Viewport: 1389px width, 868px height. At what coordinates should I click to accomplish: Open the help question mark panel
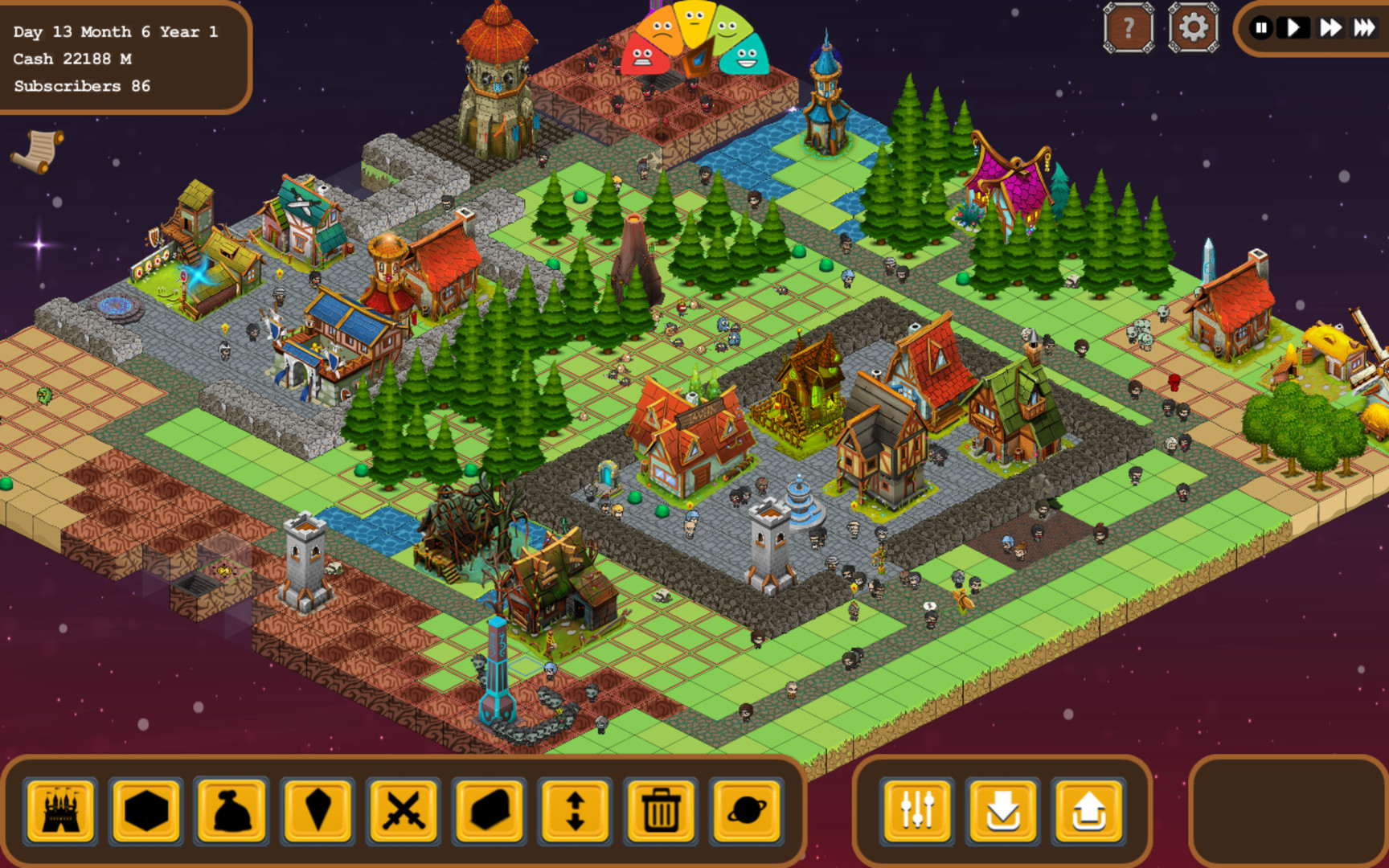point(1129,29)
